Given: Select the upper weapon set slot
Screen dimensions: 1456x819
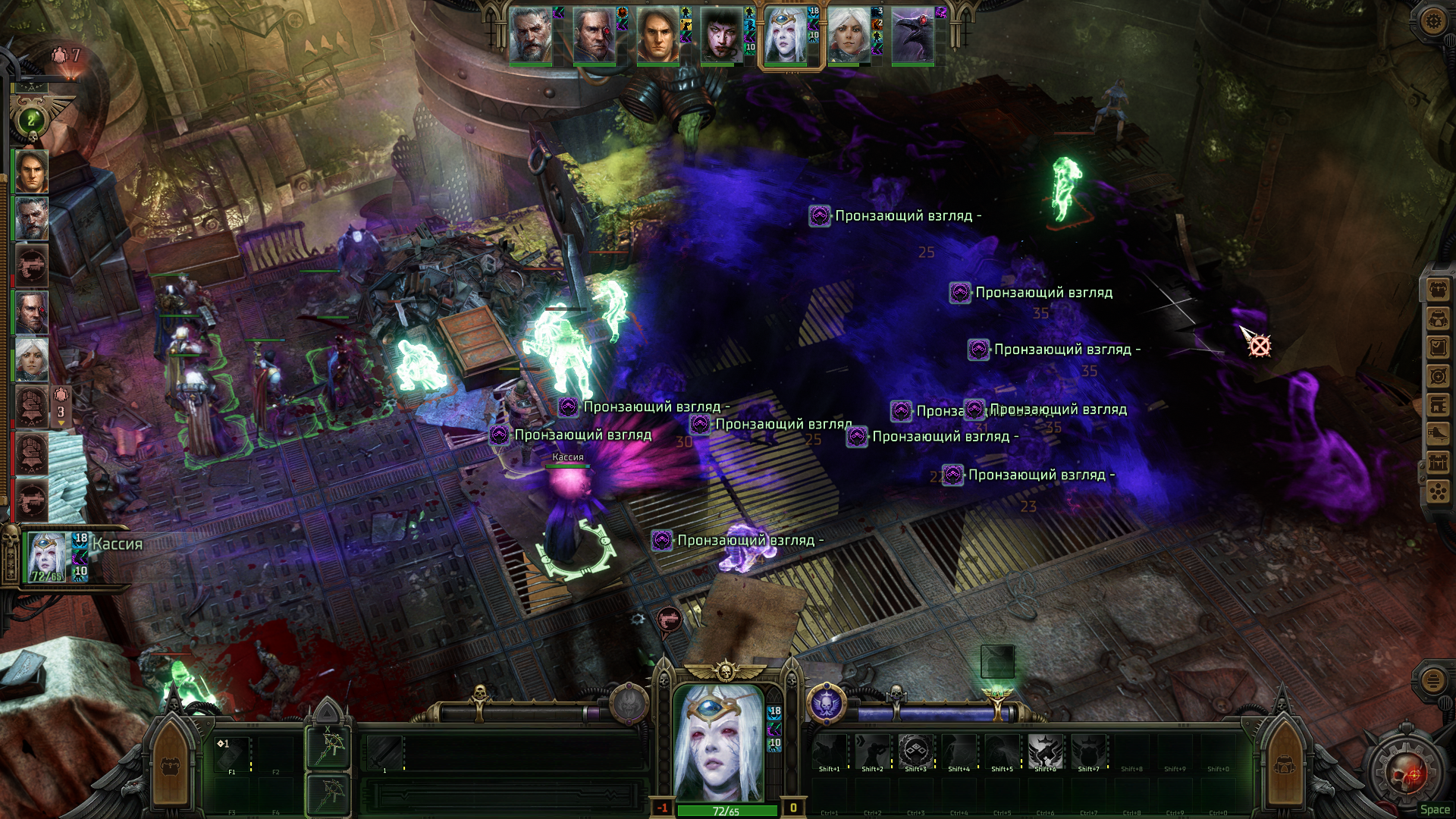Looking at the screenshot, I should pyautogui.click(x=328, y=746).
